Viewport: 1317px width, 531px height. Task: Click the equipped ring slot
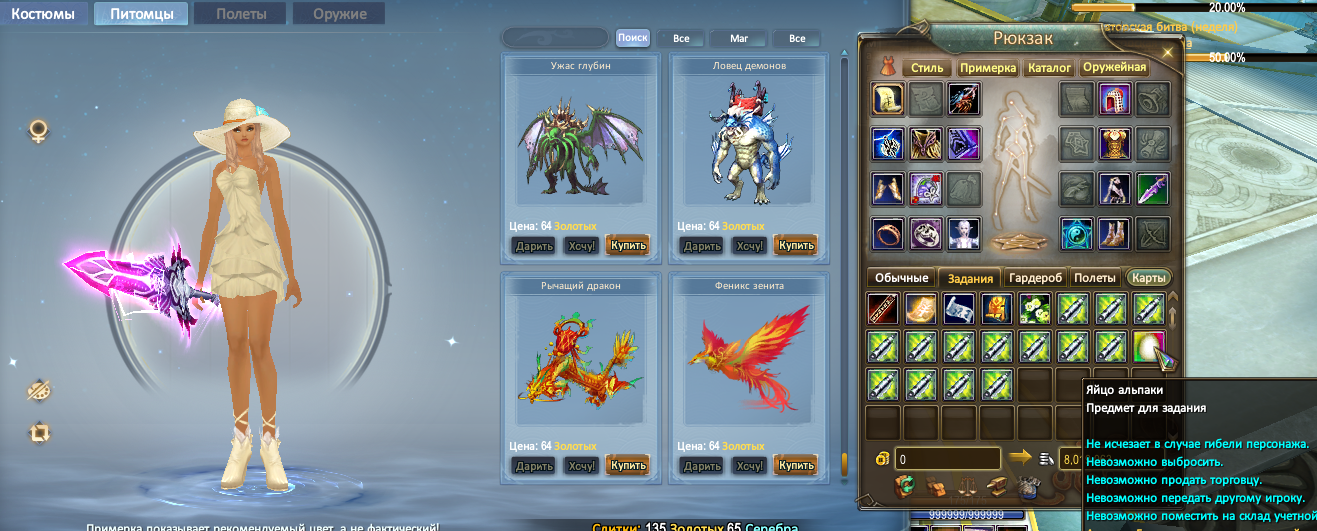tap(887, 233)
